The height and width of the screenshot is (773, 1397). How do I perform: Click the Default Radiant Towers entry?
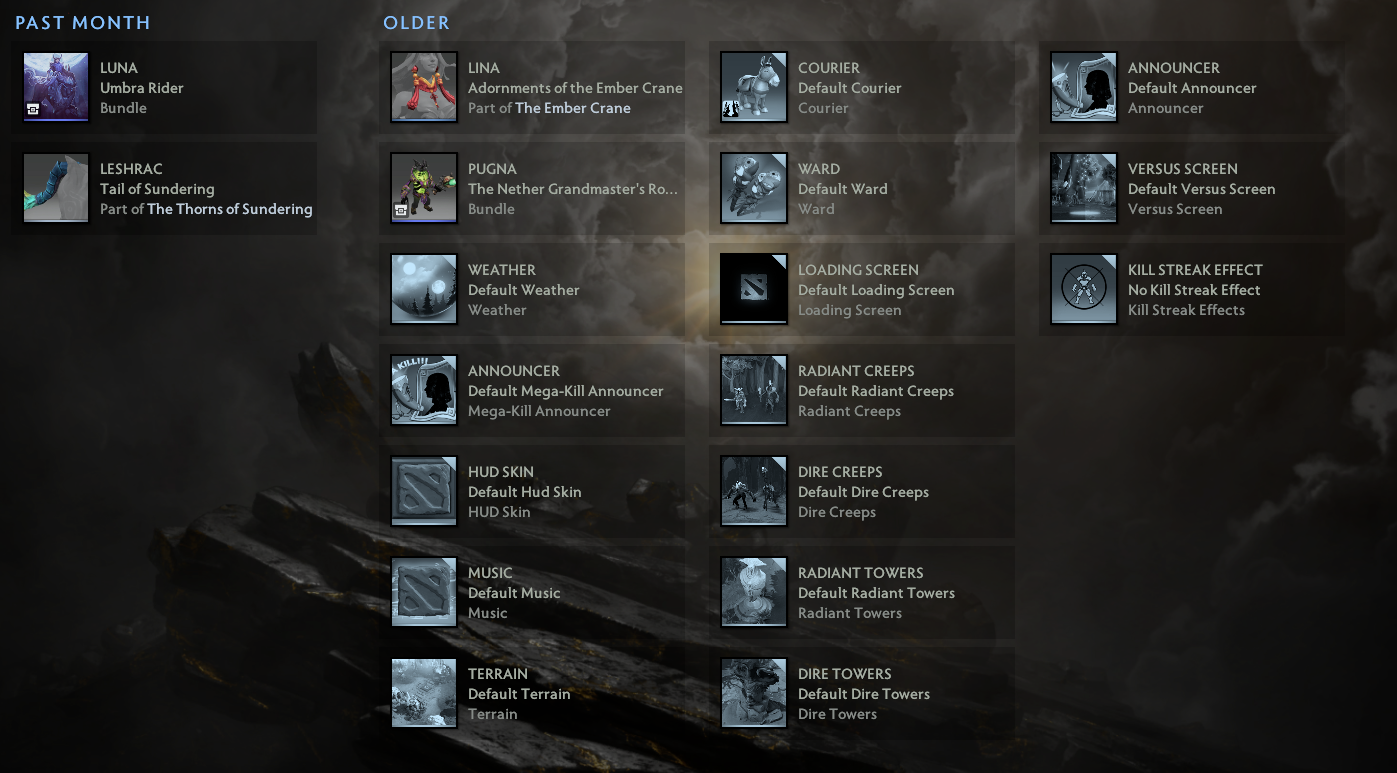(x=753, y=592)
